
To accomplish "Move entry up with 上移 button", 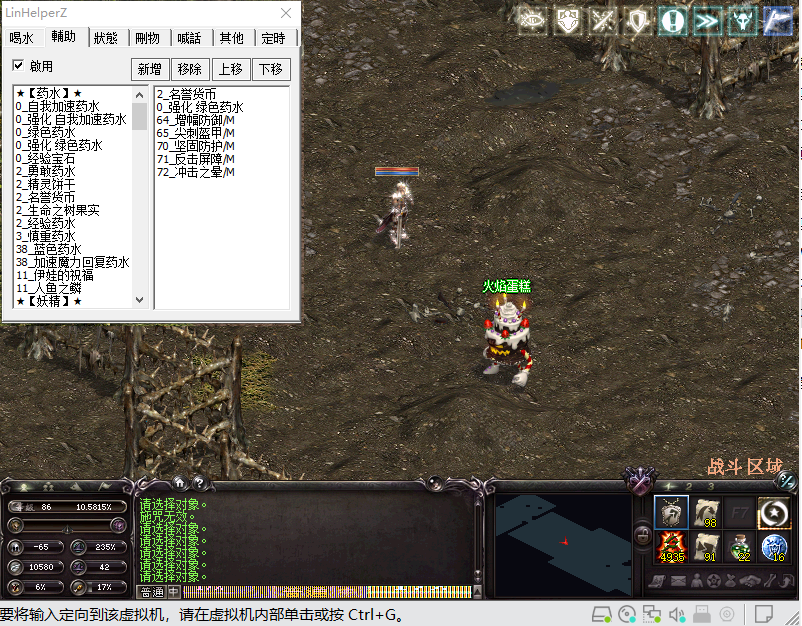I will [230, 69].
